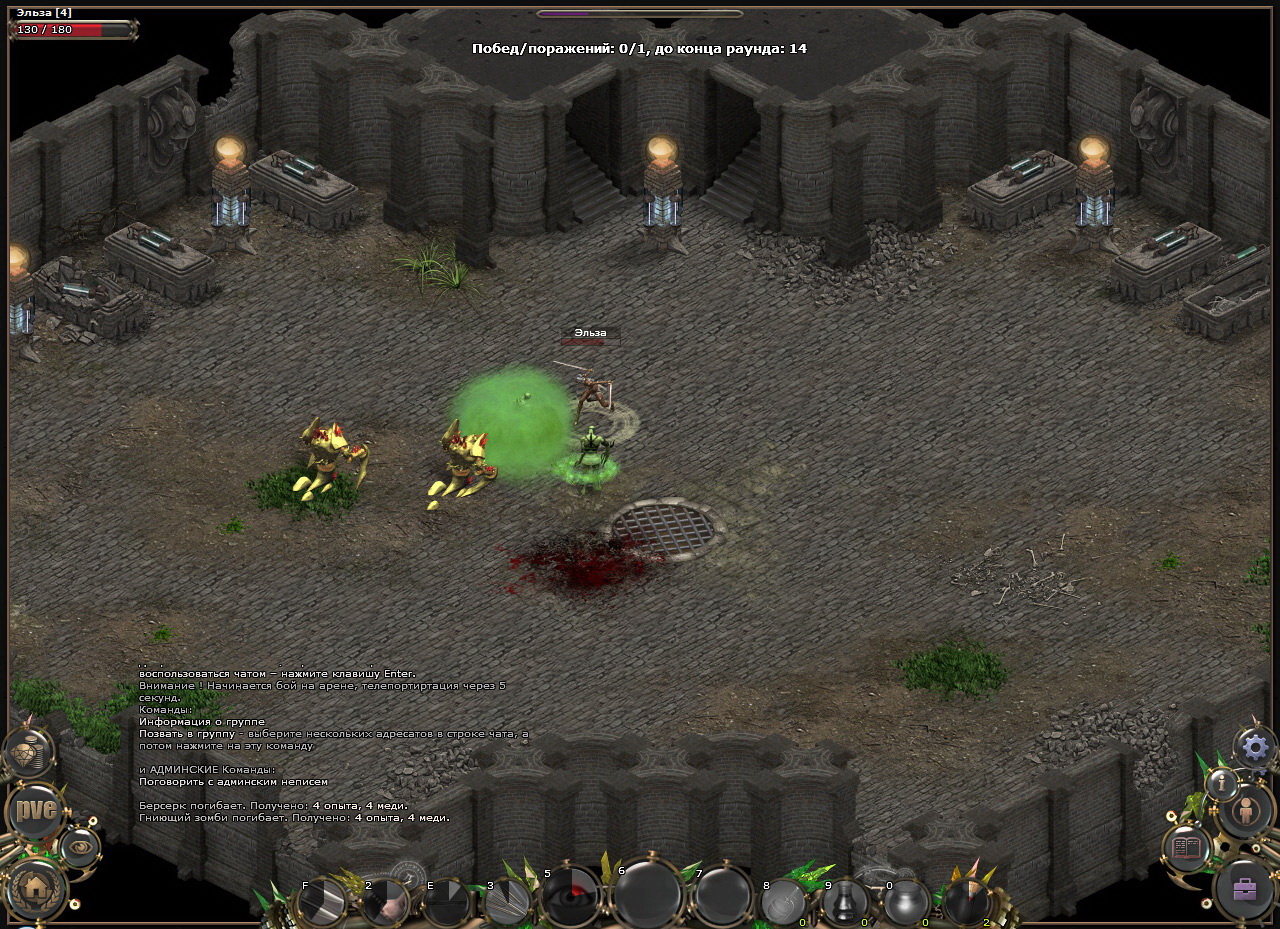Open the character sheet person icon
Screen dimensions: 1280x929
1247,810
